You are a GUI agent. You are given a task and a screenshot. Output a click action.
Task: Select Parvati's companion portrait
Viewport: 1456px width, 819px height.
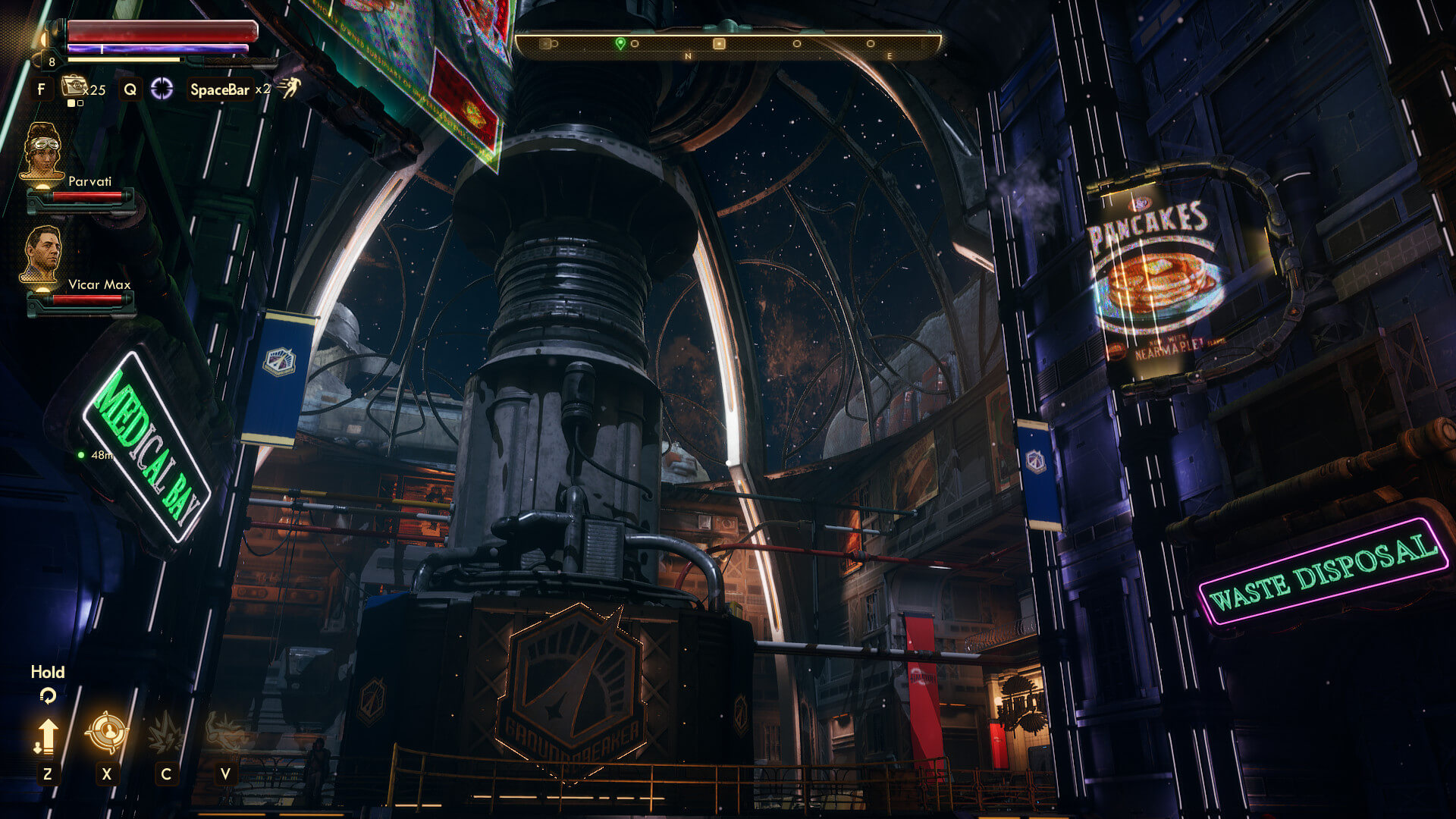42,152
